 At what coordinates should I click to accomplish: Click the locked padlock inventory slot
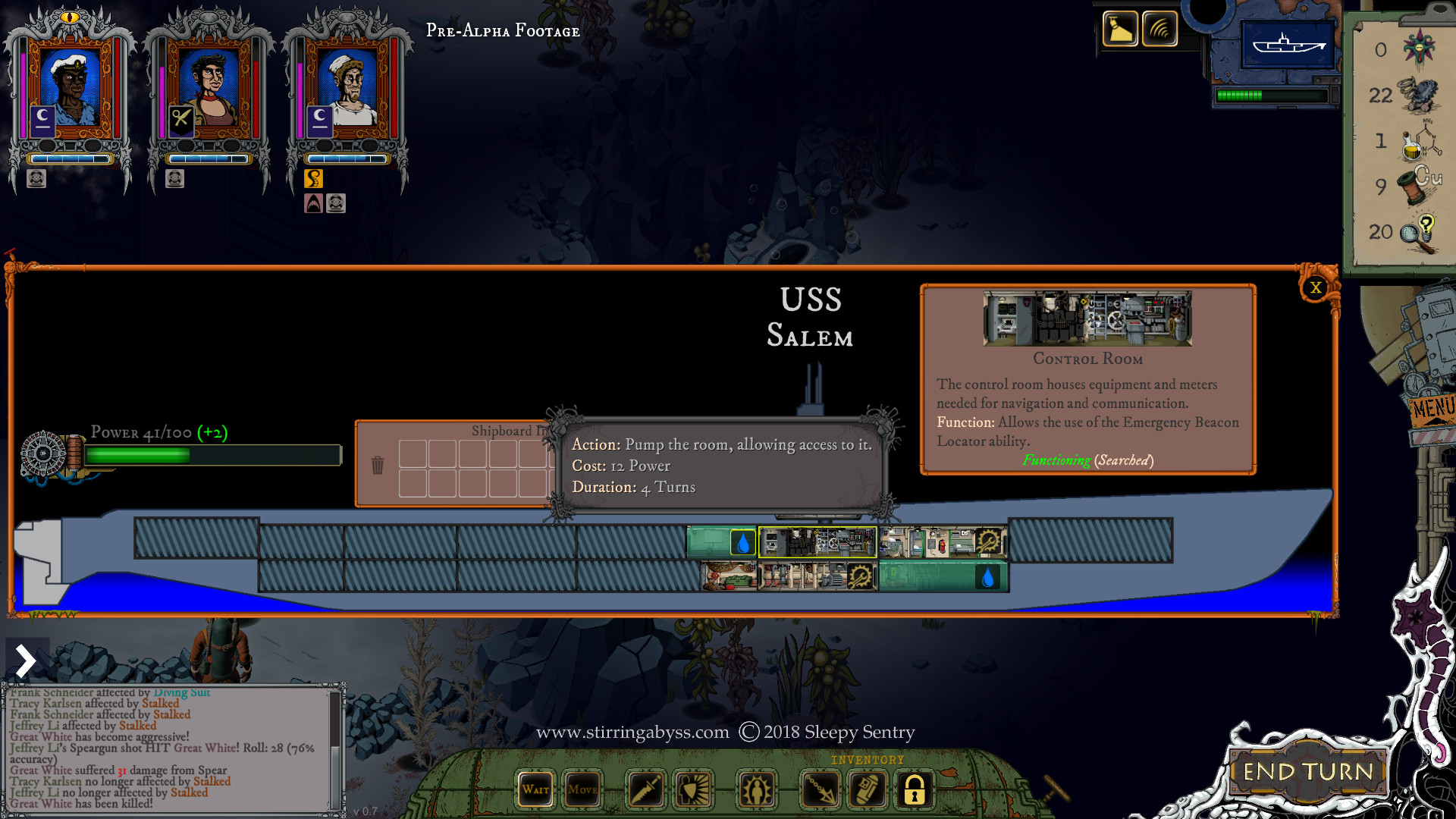coord(914,789)
